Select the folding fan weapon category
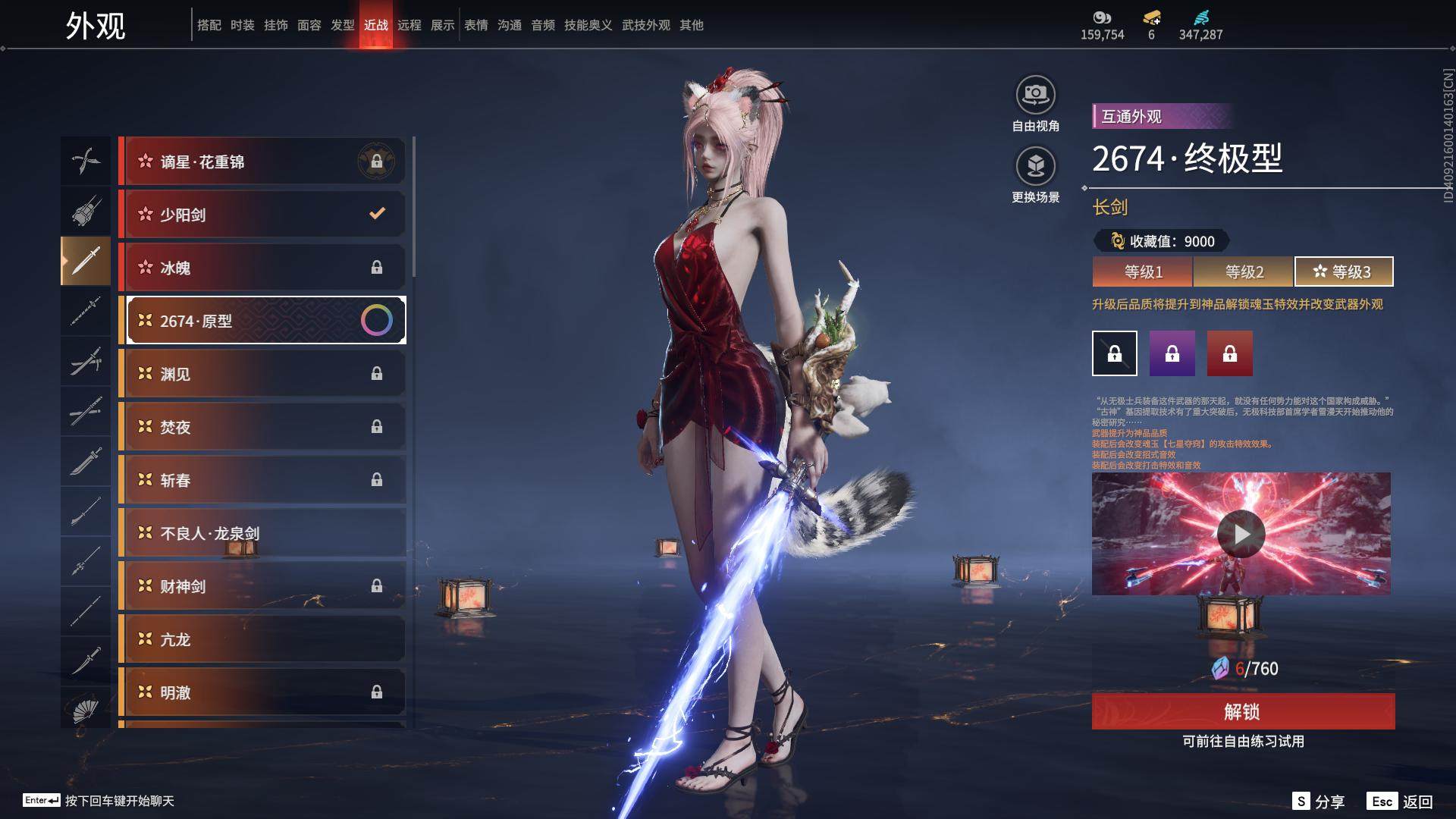The width and height of the screenshot is (1456, 819). (86, 711)
